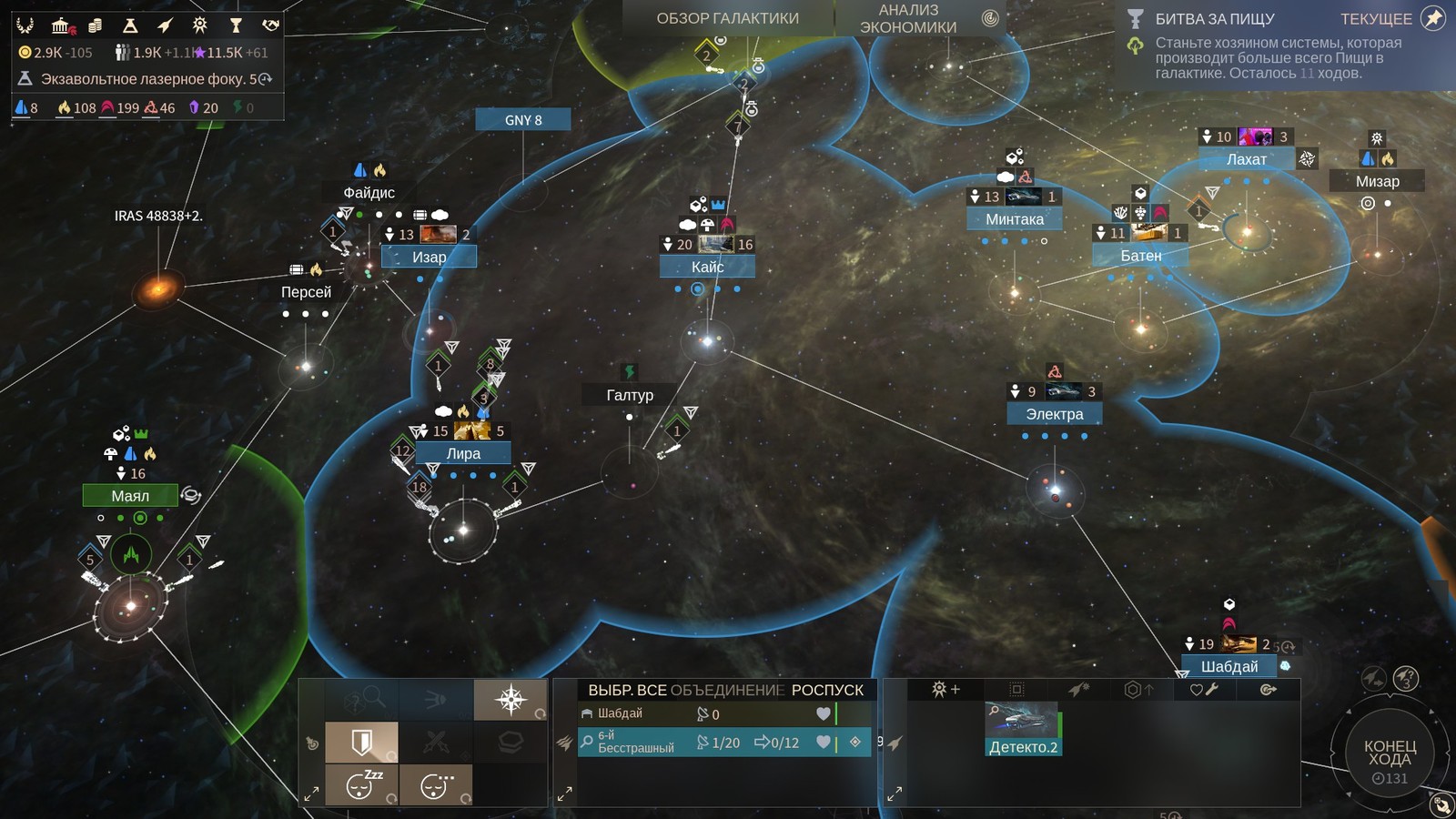The height and width of the screenshot is (819, 1456).
Task: Disband the fleet with Роспуск
Action: (x=827, y=690)
